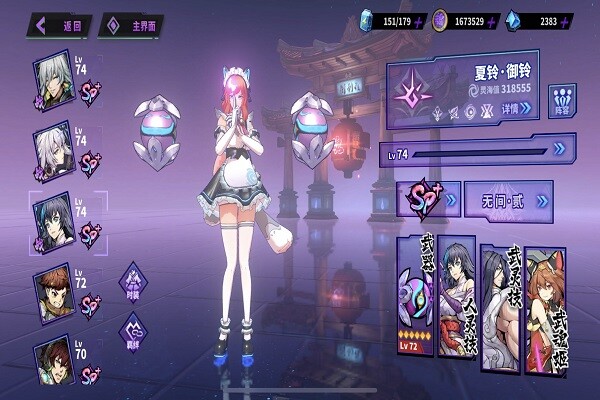Open the 时装 costume icon

(x=133, y=279)
